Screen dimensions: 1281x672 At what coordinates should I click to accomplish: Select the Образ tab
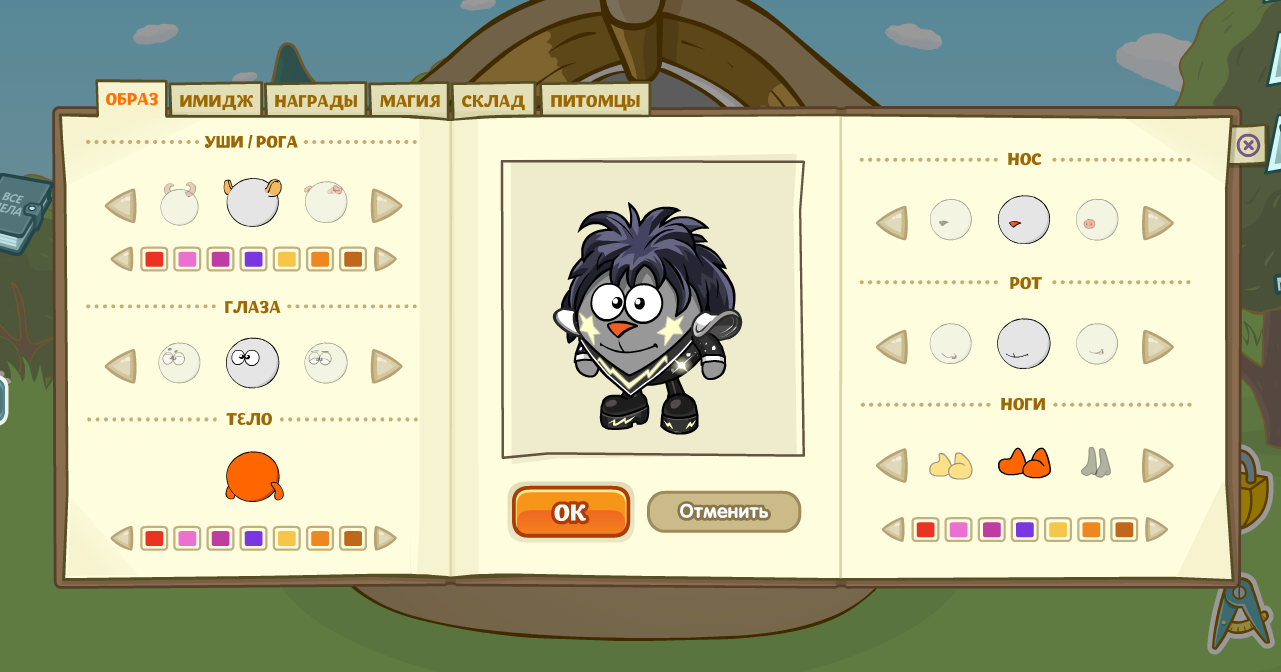click(x=132, y=99)
